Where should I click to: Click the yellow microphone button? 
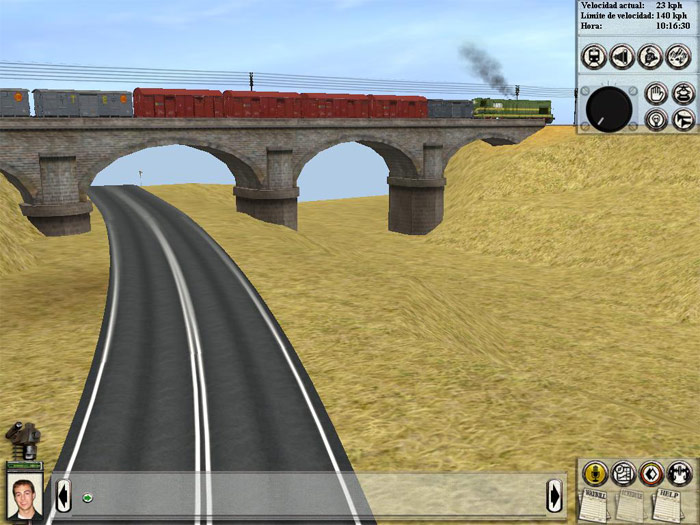(595, 472)
